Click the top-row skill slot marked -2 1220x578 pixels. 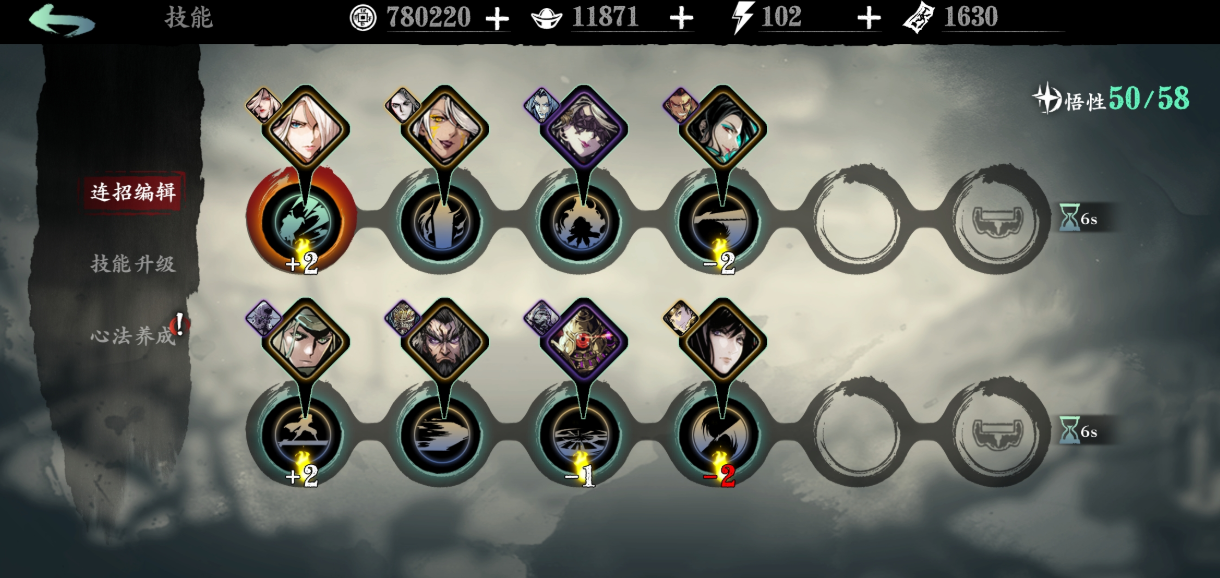tap(719, 221)
